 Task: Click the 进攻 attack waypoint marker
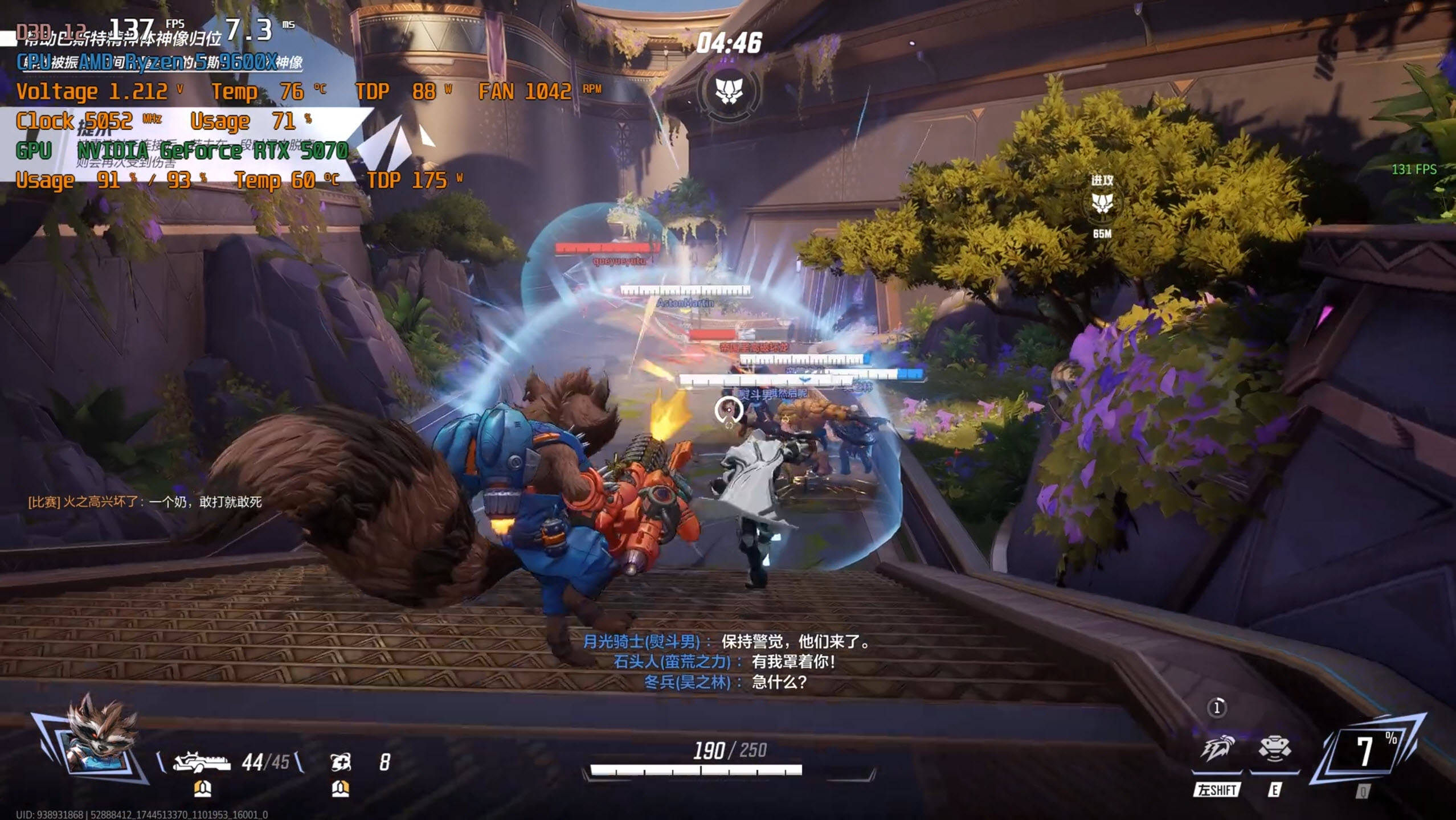coord(1102,203)
